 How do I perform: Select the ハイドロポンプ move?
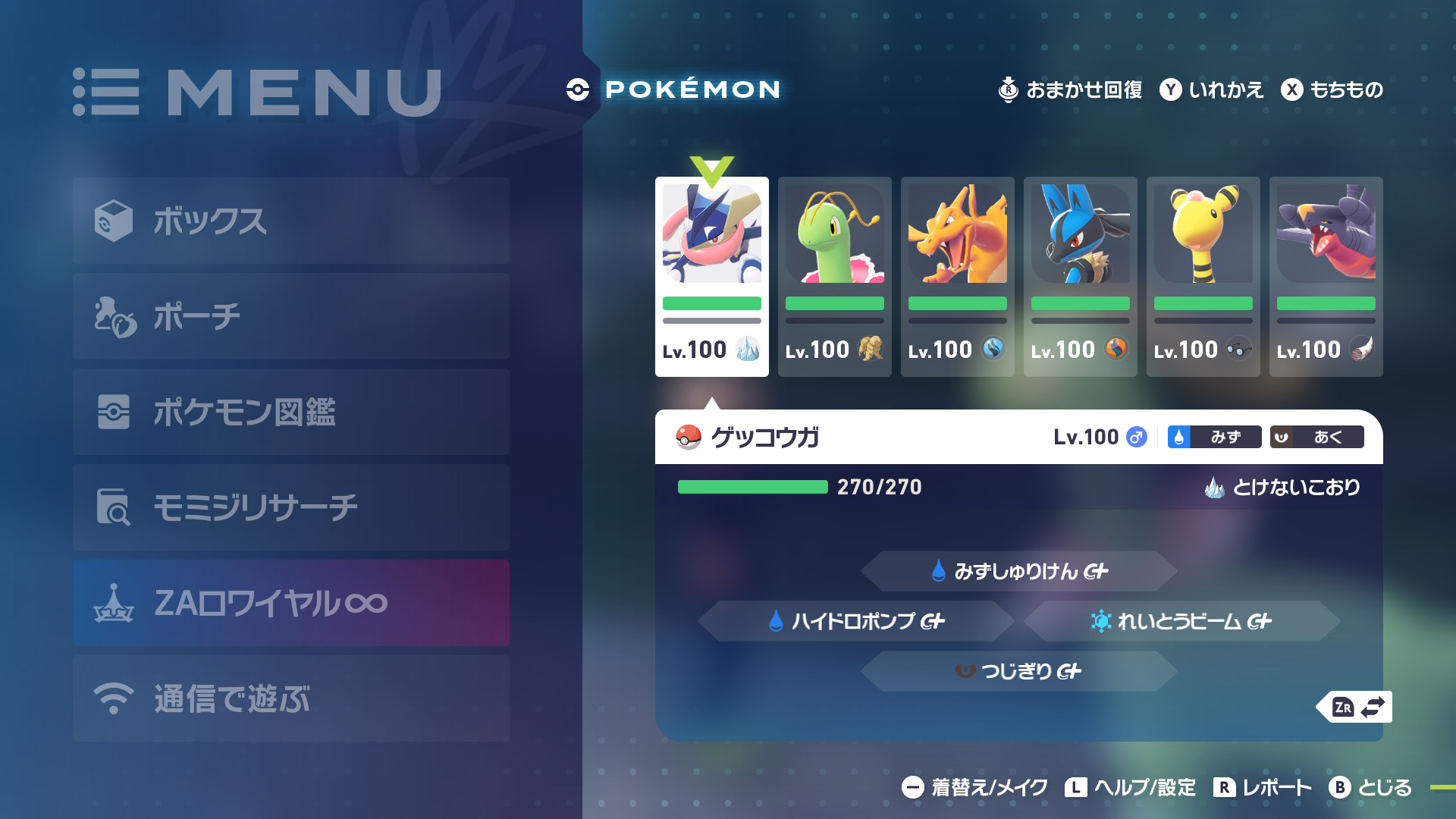[x=855, y=621]
